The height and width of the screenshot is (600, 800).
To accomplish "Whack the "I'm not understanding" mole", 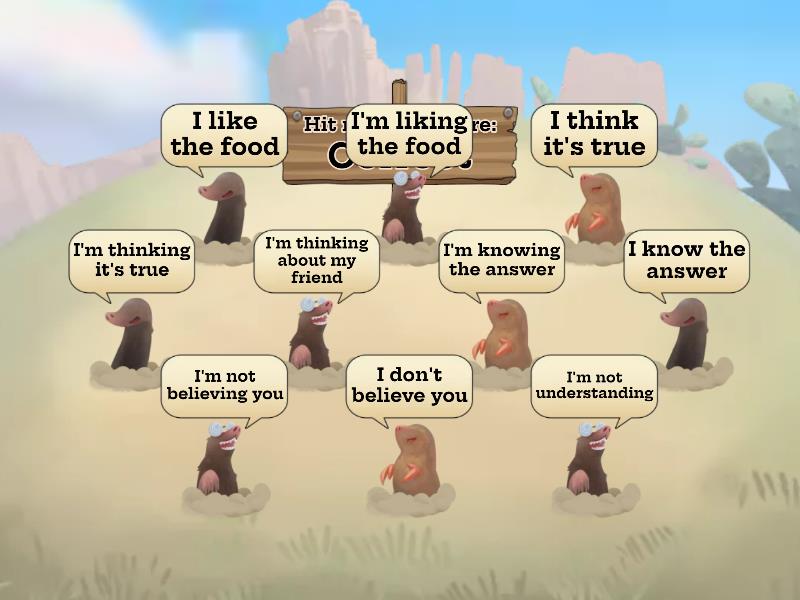I will coord(592,458).
